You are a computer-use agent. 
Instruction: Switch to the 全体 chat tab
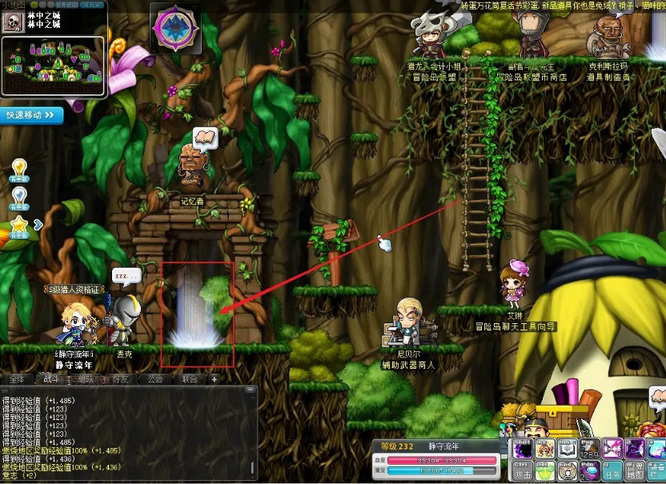tap(17, 380)
